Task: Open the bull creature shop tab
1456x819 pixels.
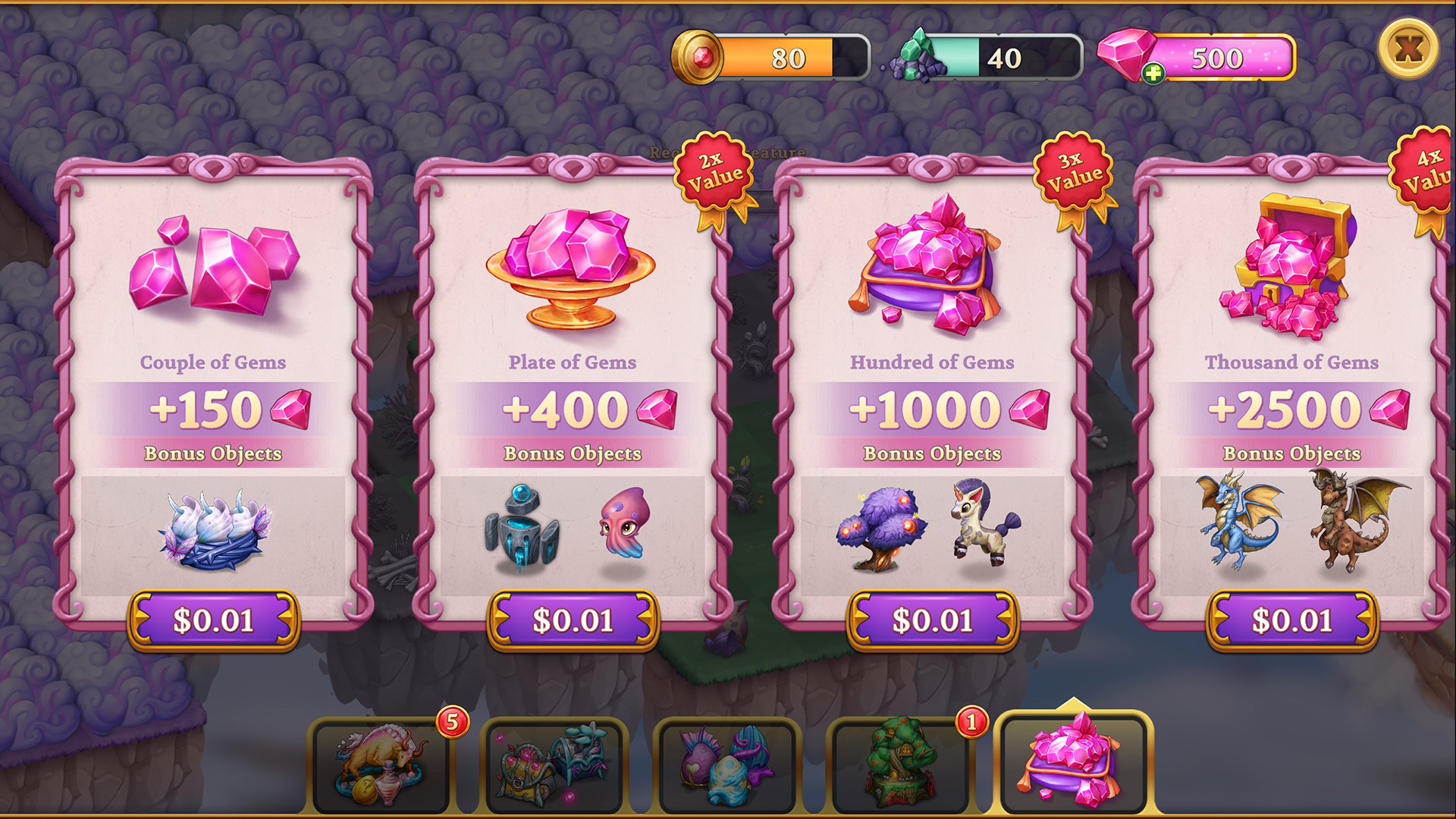Action: [379, 761]
